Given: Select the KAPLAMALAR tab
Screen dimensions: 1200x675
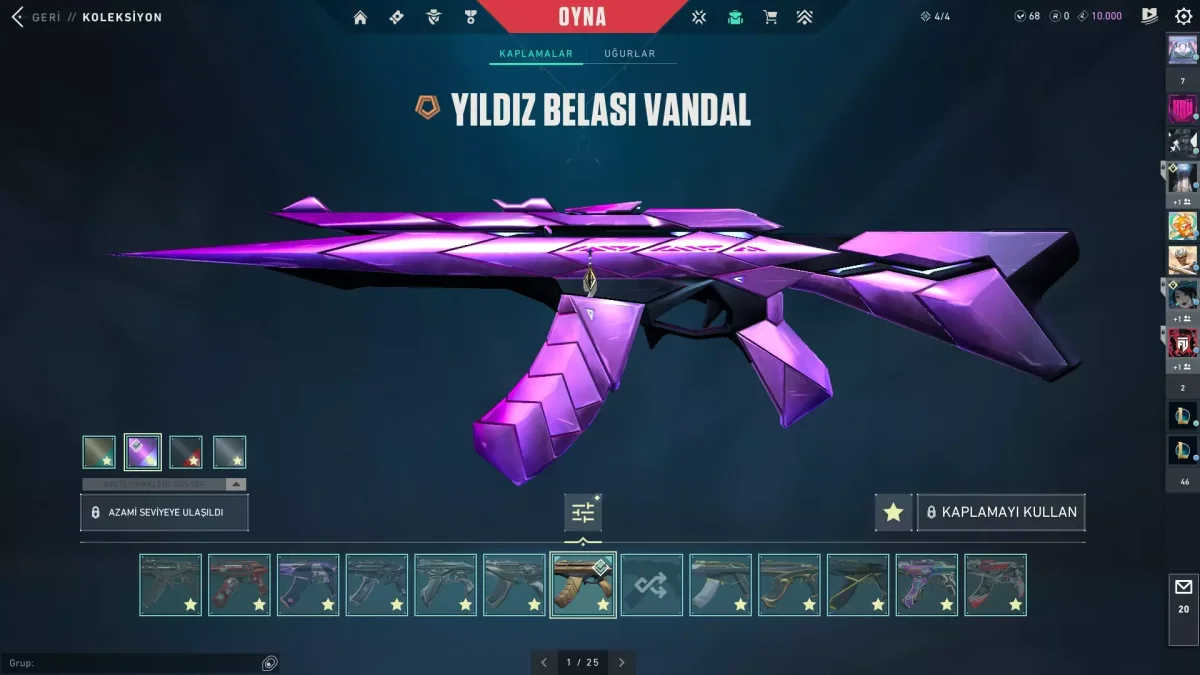Looking at the screenshot, I should (536, 54).
